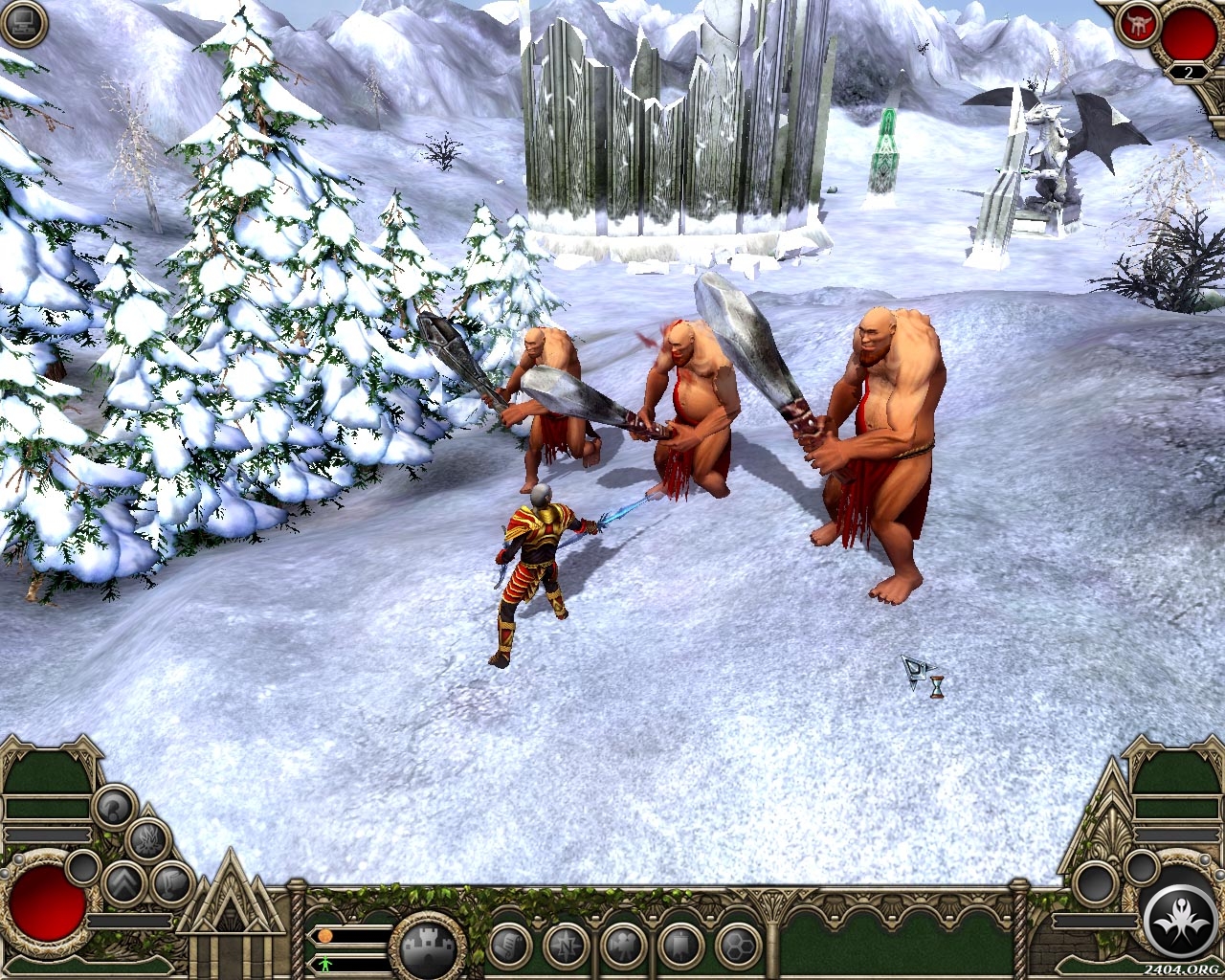The width and height of the screenshot is (1225, 980).
Task: Activate the flame burst ability icon
Action: [148, 841]
